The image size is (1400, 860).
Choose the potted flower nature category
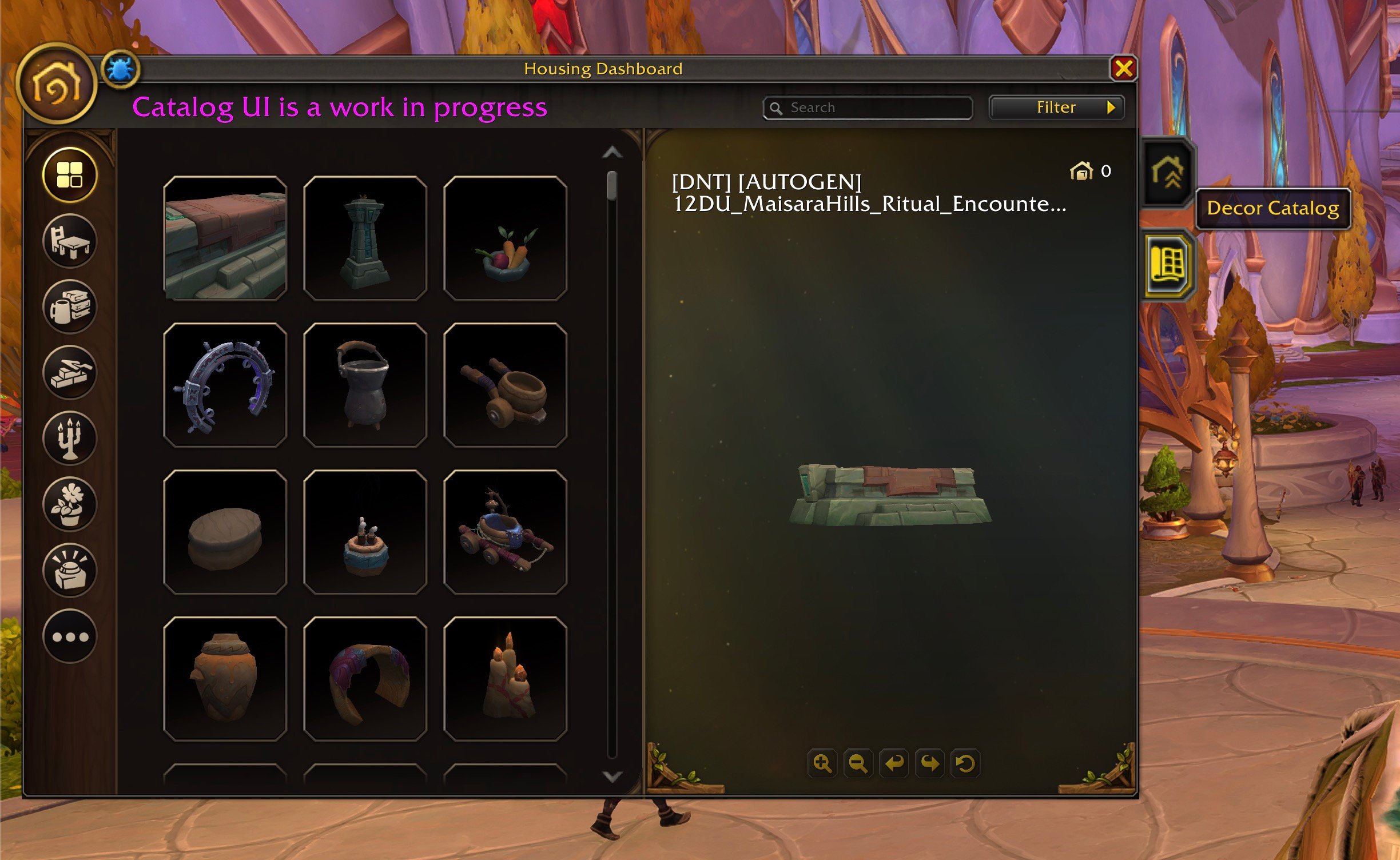70,504
